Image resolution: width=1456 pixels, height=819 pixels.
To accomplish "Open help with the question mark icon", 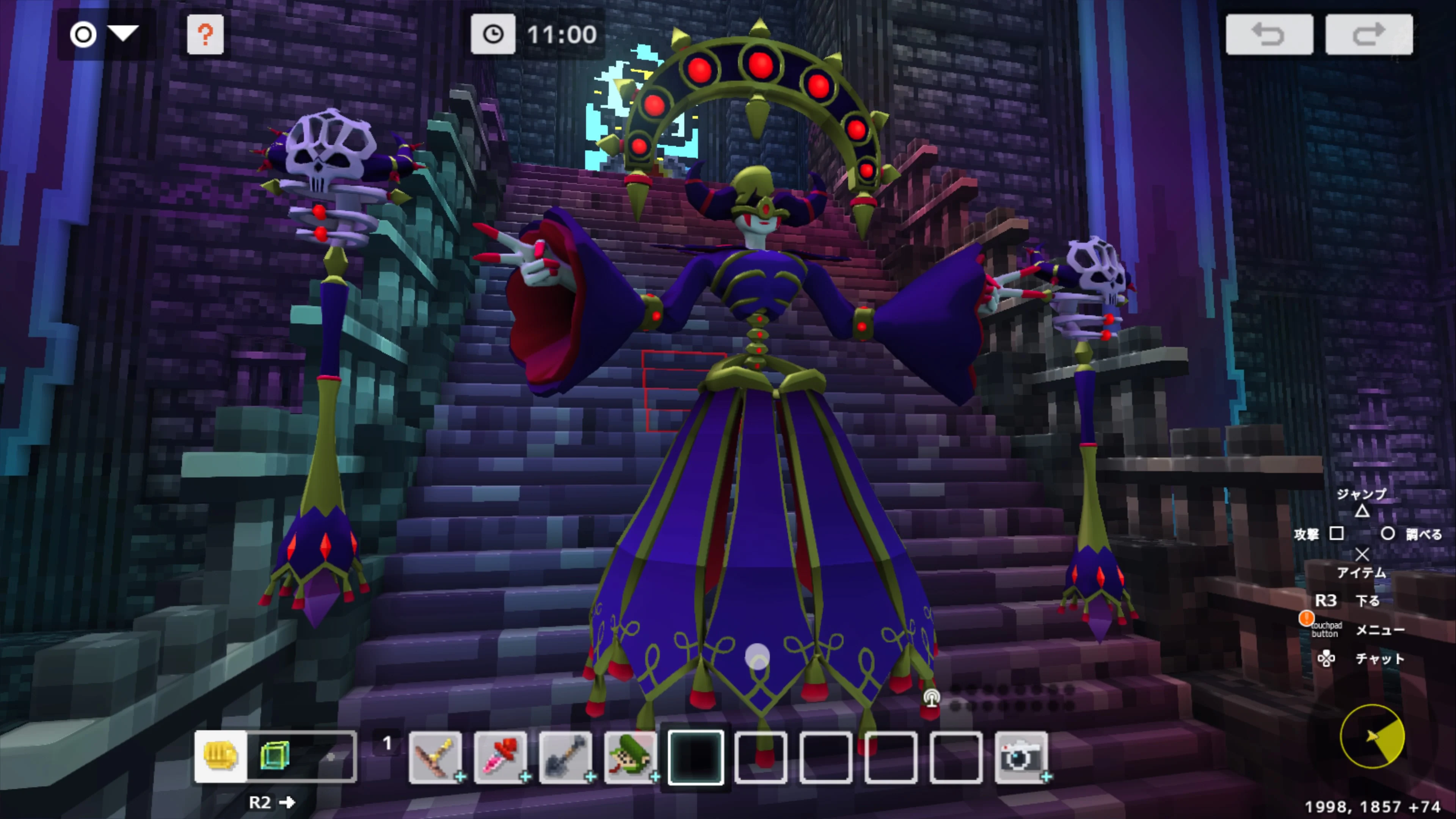I will click(205, 35).
